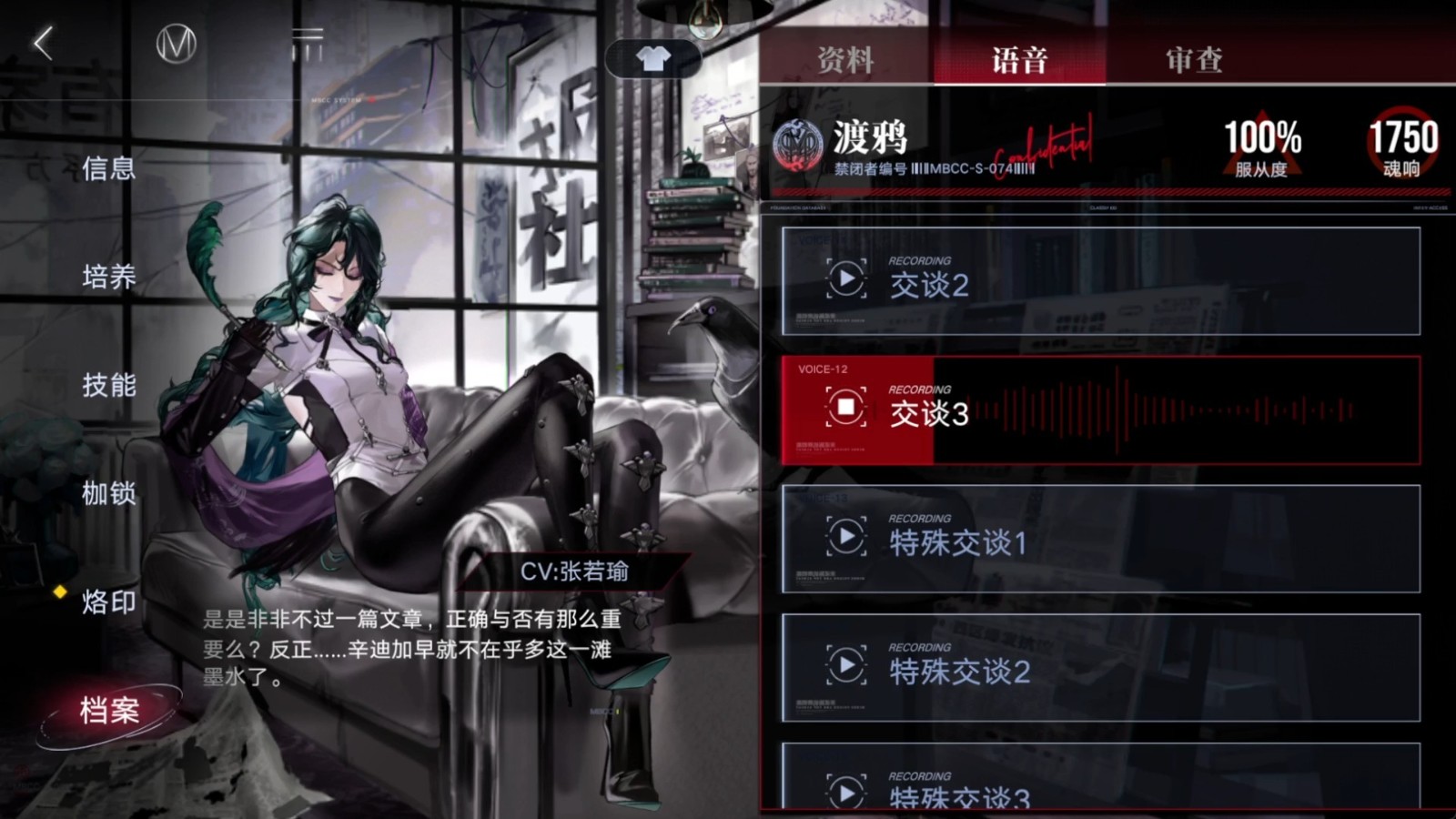Play the 特殊交谈3 recording
The height and width of the screenshot is (819, 1456).
pyautogui.click(x=846, y=793)
